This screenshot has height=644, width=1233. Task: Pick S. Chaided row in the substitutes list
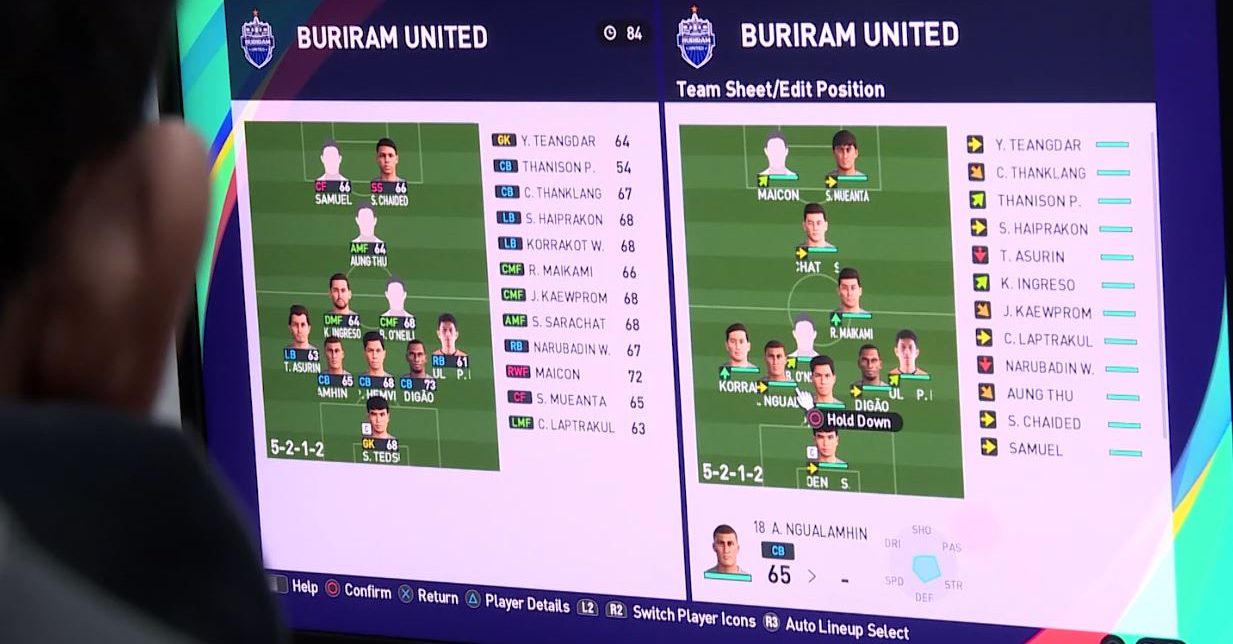[x=1043, y=422]
